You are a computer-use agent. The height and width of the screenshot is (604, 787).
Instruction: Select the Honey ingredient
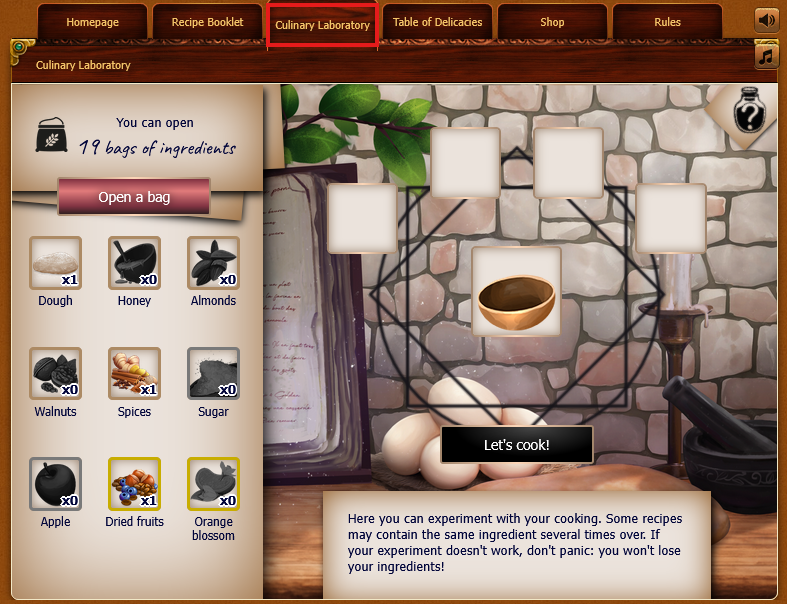tap(134, 263)
